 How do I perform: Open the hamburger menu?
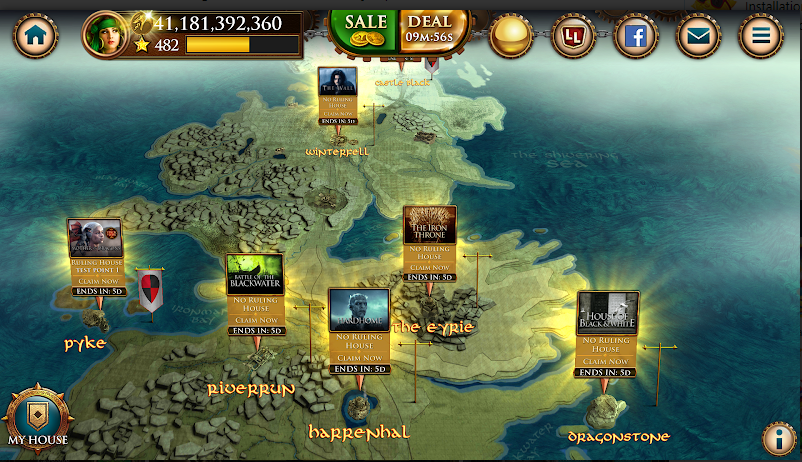760,37
